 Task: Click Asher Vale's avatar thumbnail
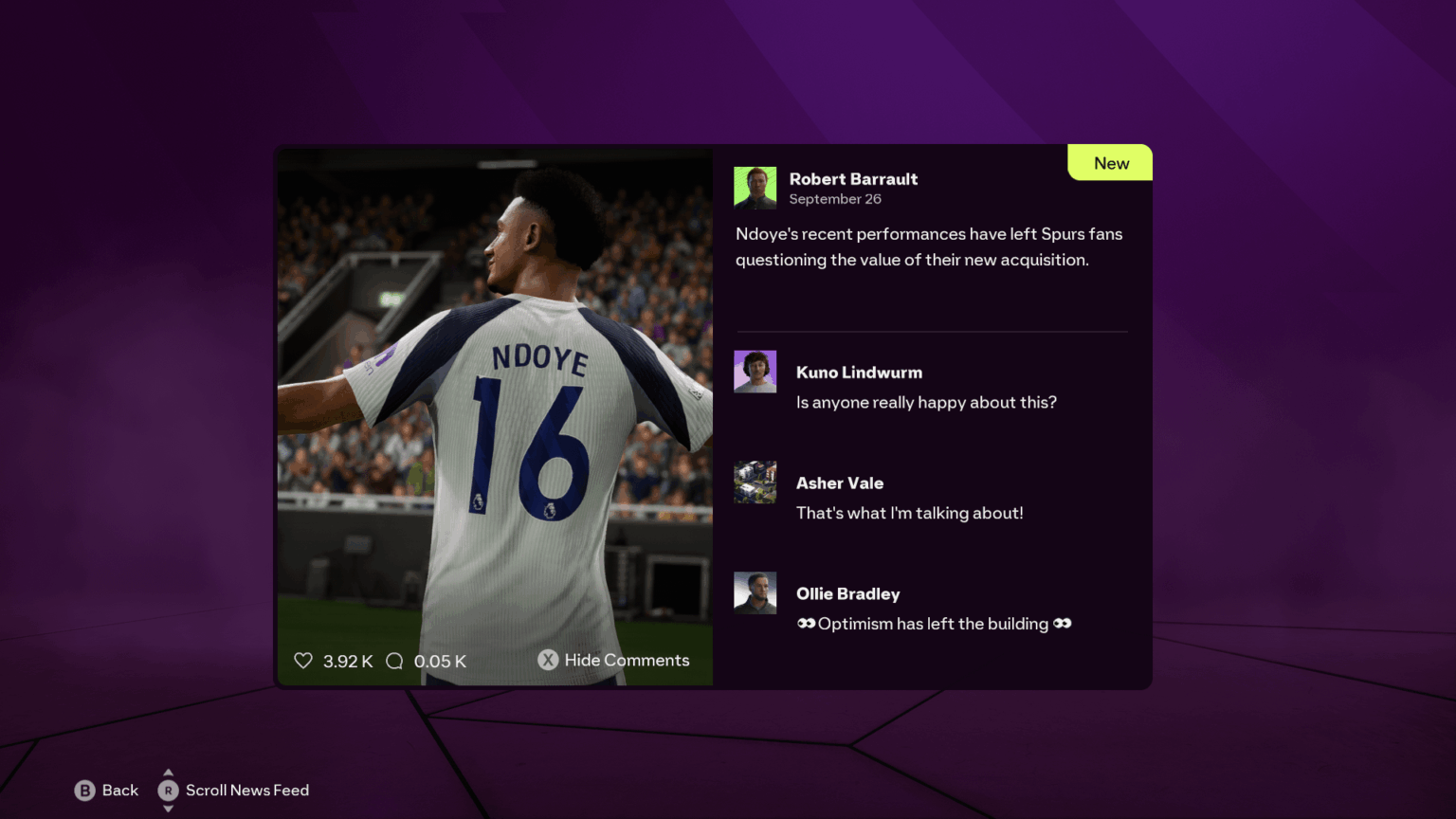[755, 482]
